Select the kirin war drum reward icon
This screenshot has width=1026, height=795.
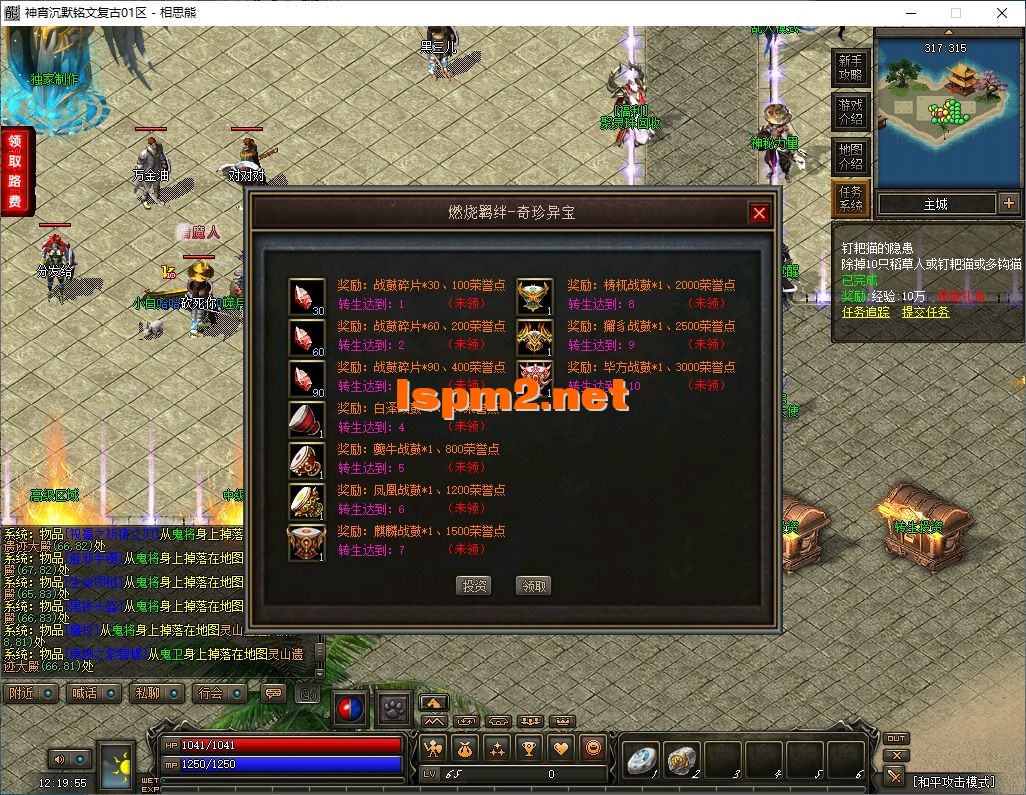click(x=306, y=542)
